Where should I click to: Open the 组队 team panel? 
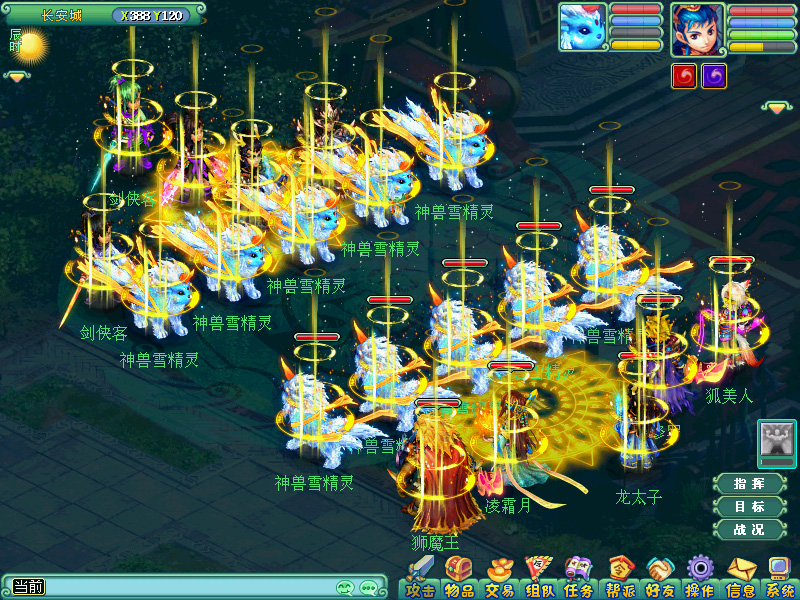click(x=538, y=580)
